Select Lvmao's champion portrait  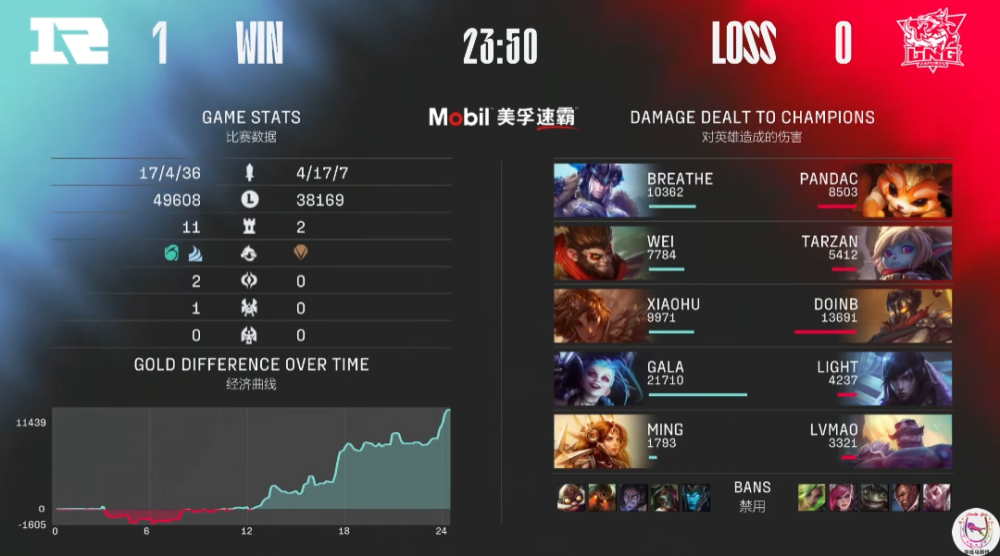[906, 441]
